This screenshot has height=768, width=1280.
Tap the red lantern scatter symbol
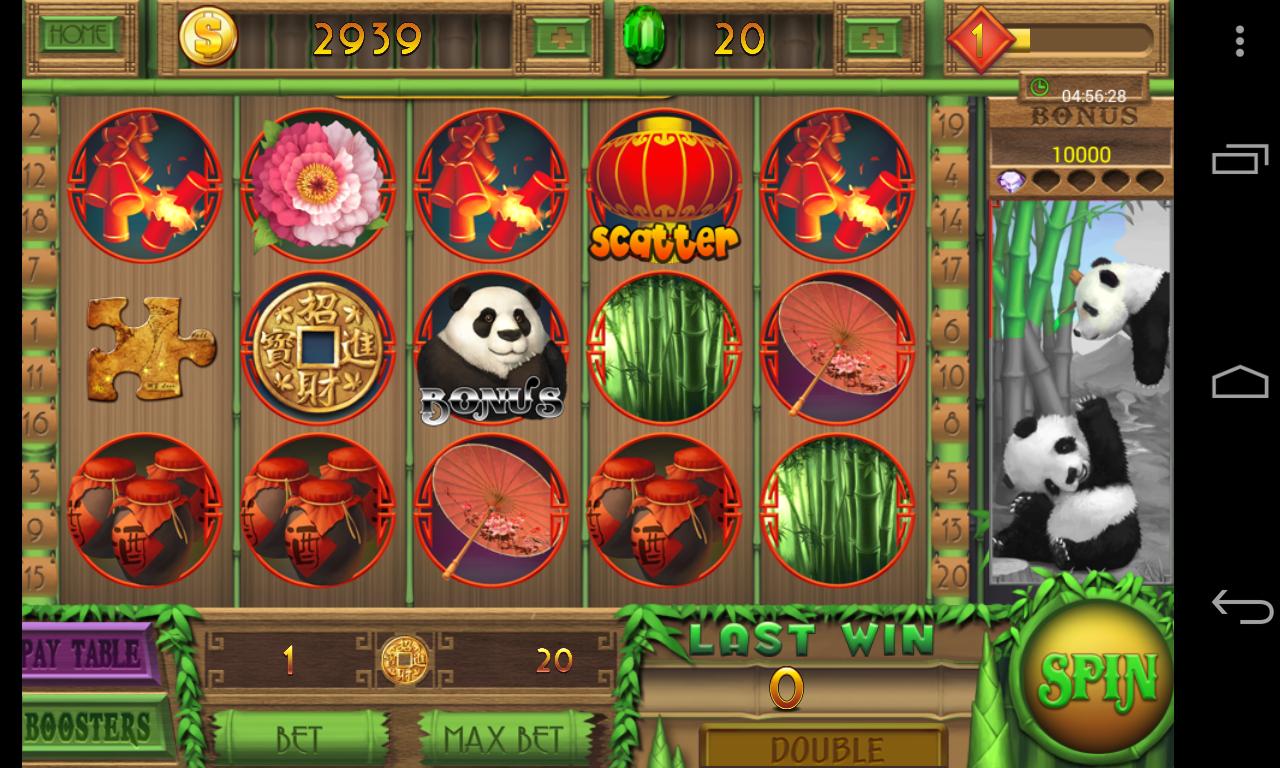point(661,180)
